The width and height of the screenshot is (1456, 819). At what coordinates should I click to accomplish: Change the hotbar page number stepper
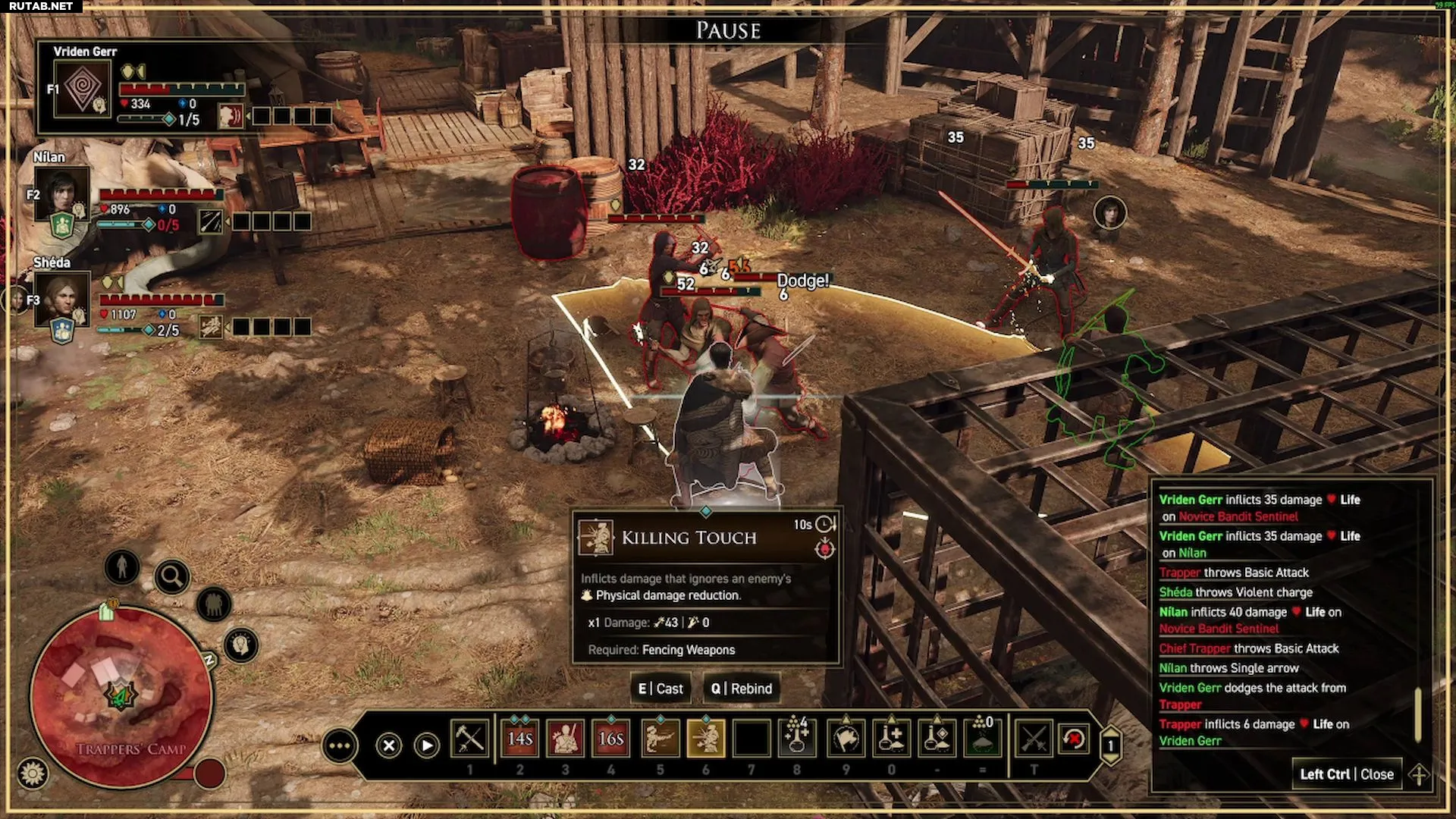[x=1111, y=746]
